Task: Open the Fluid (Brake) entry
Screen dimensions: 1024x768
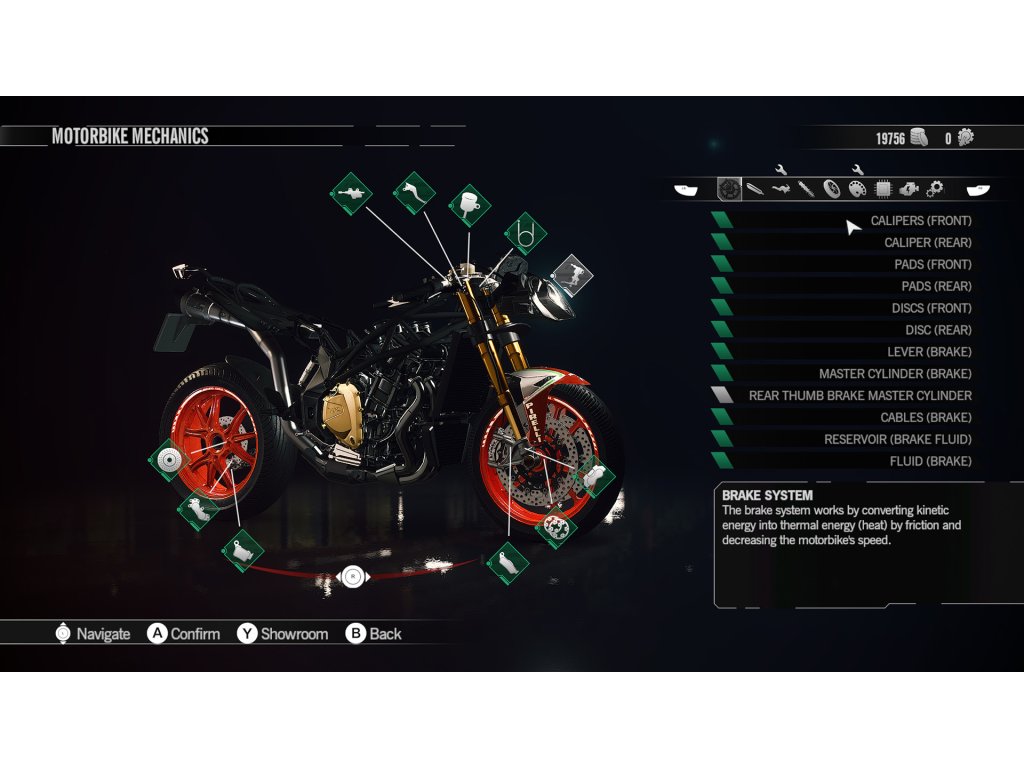Action: click(x=930, y=463)
